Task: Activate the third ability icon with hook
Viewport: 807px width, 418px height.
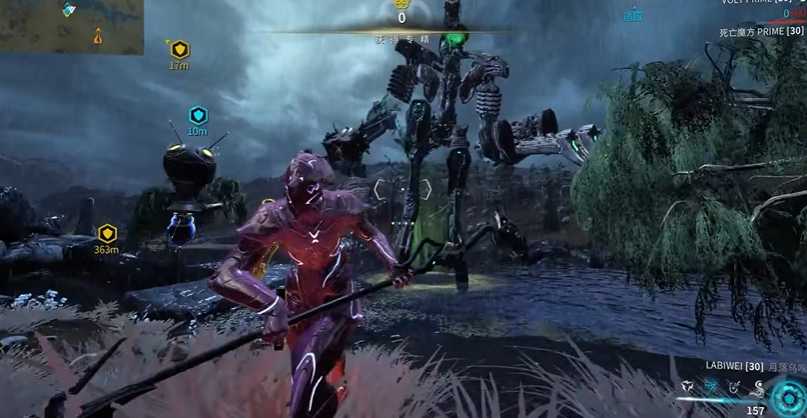Action: pyautogui.click(x=733, y=386)
